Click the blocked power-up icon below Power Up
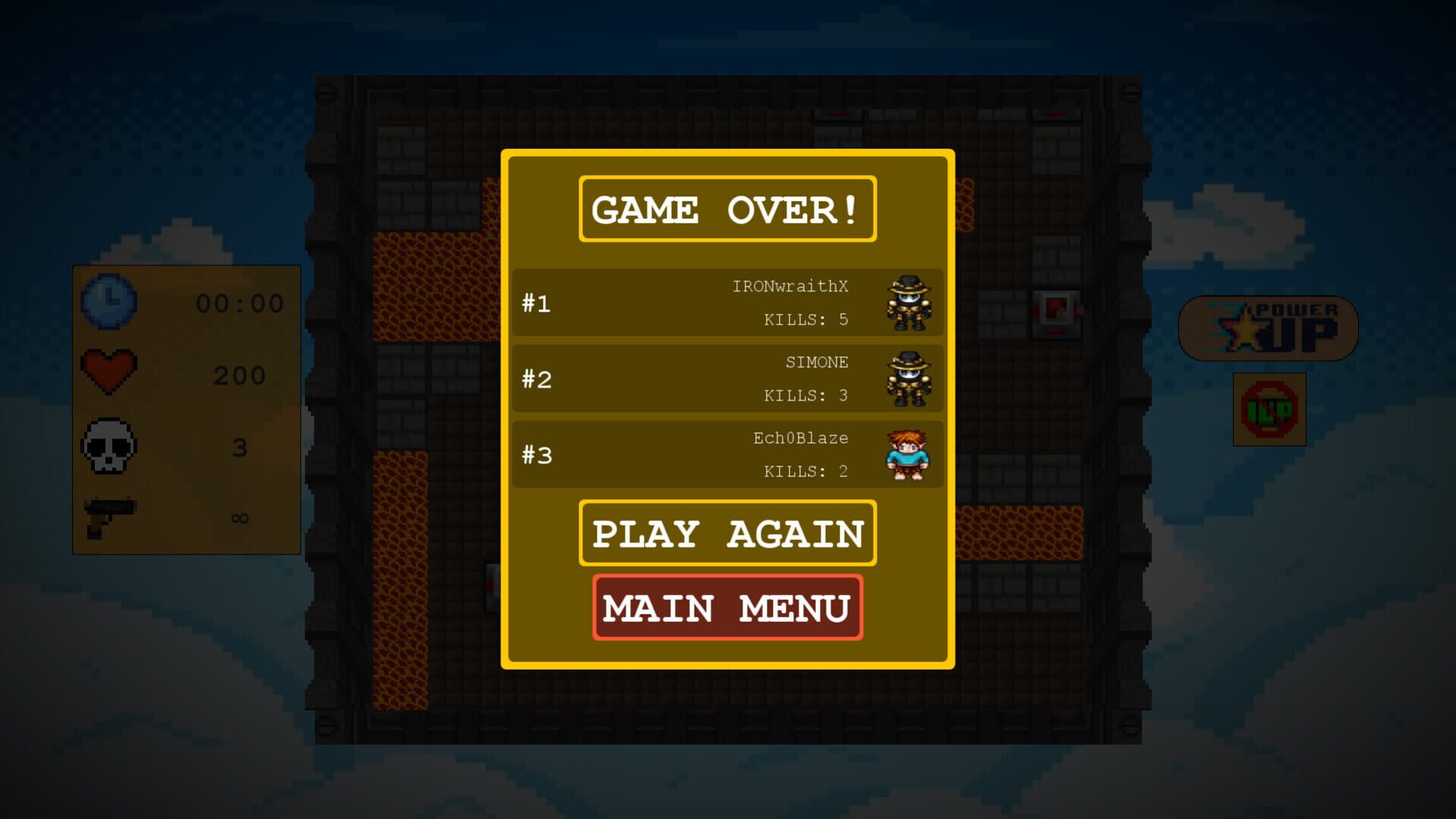Viewport: 1456px width, 819px height. (x=1269, y=409)
